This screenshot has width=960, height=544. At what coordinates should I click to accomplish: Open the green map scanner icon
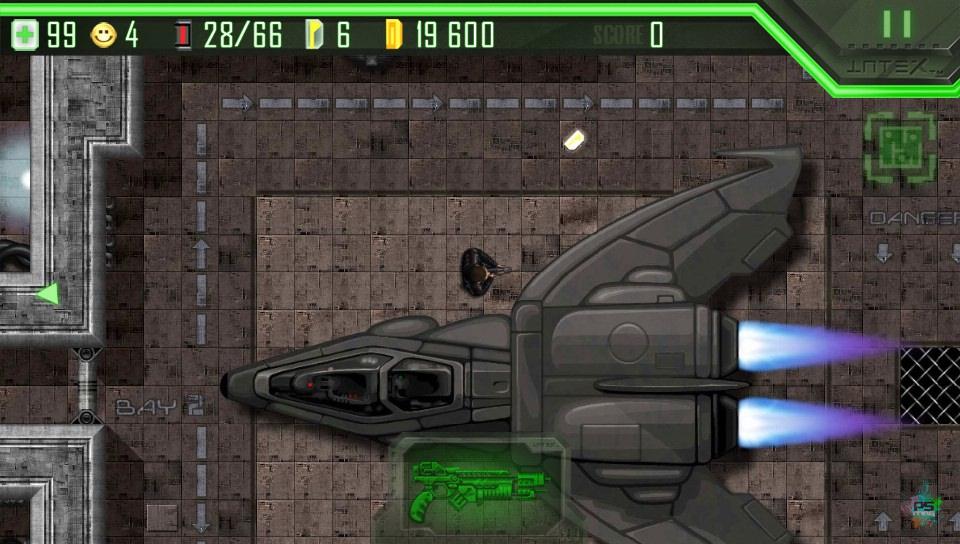click(899, 148)
